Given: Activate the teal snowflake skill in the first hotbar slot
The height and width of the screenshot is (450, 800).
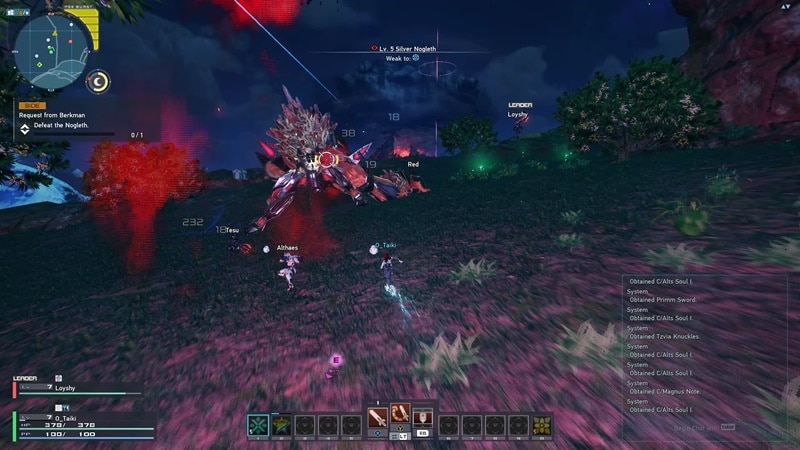Looking at the screenshot, I should 258,425.
